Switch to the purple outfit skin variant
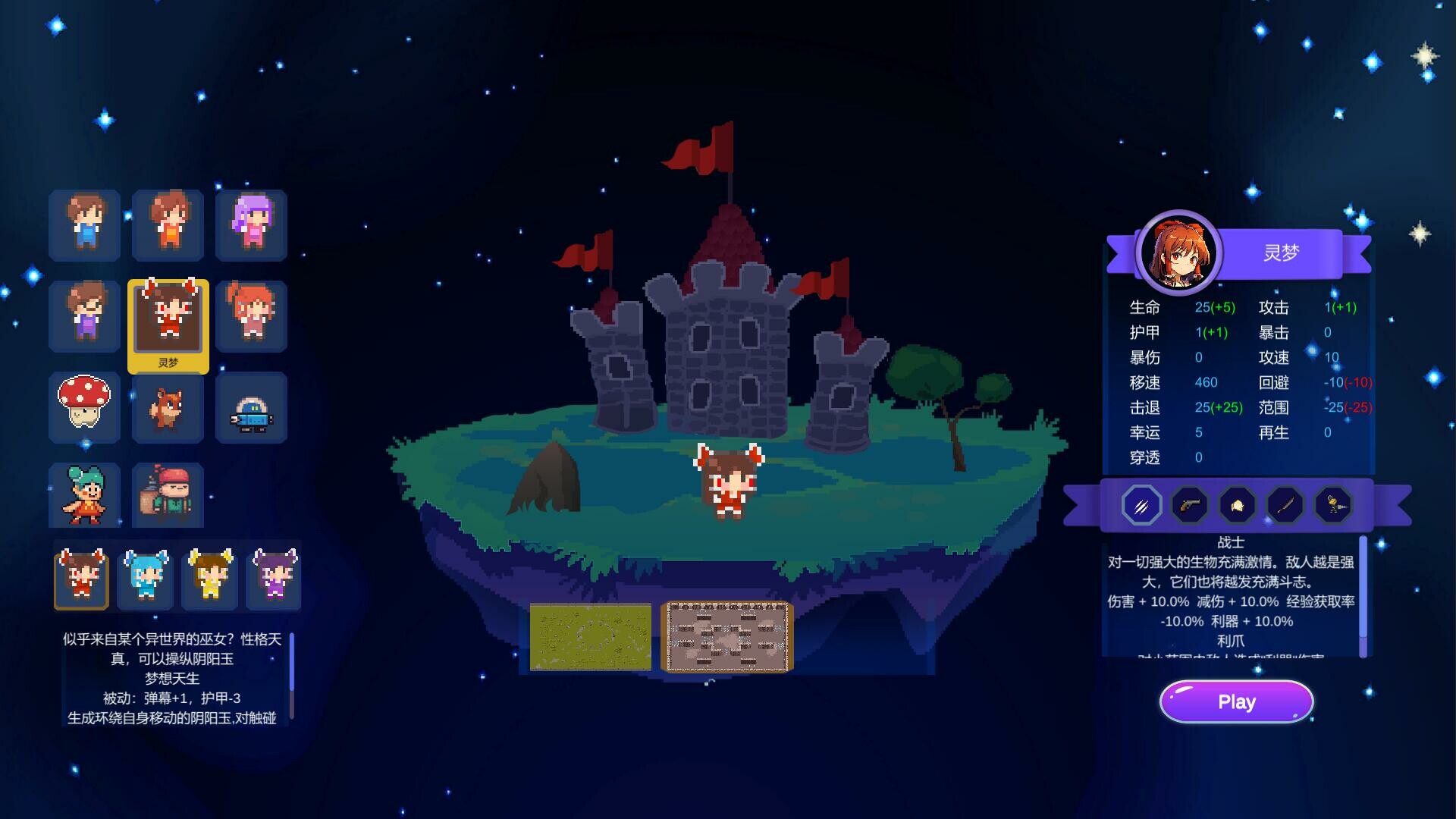1456x819 pixels. coord(273,578)
